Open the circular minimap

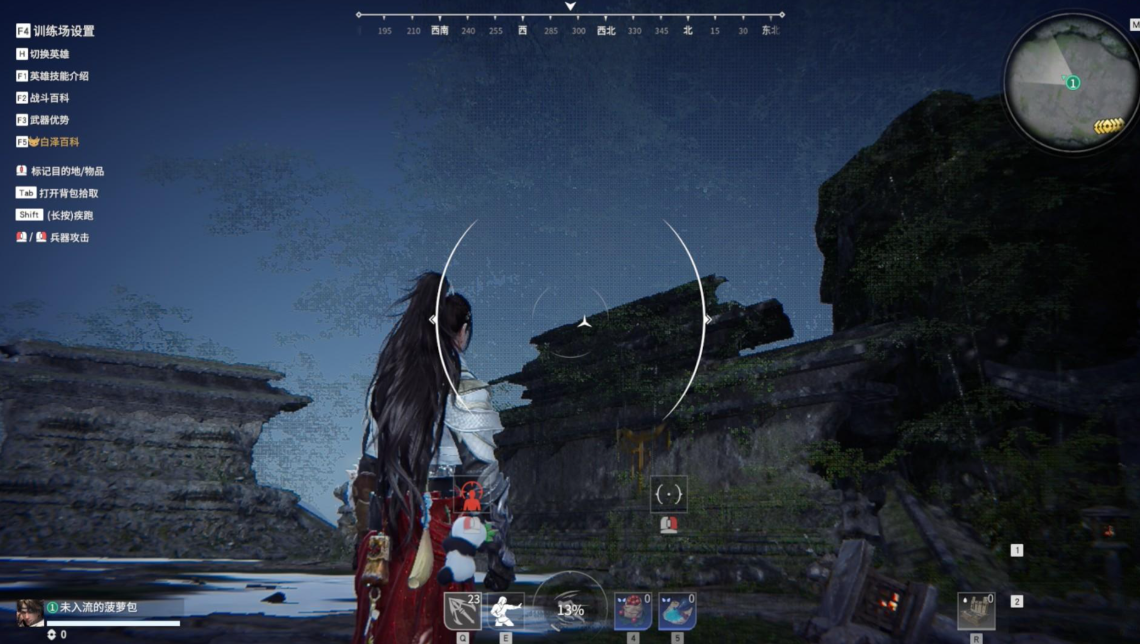[x=1071, y=82]
